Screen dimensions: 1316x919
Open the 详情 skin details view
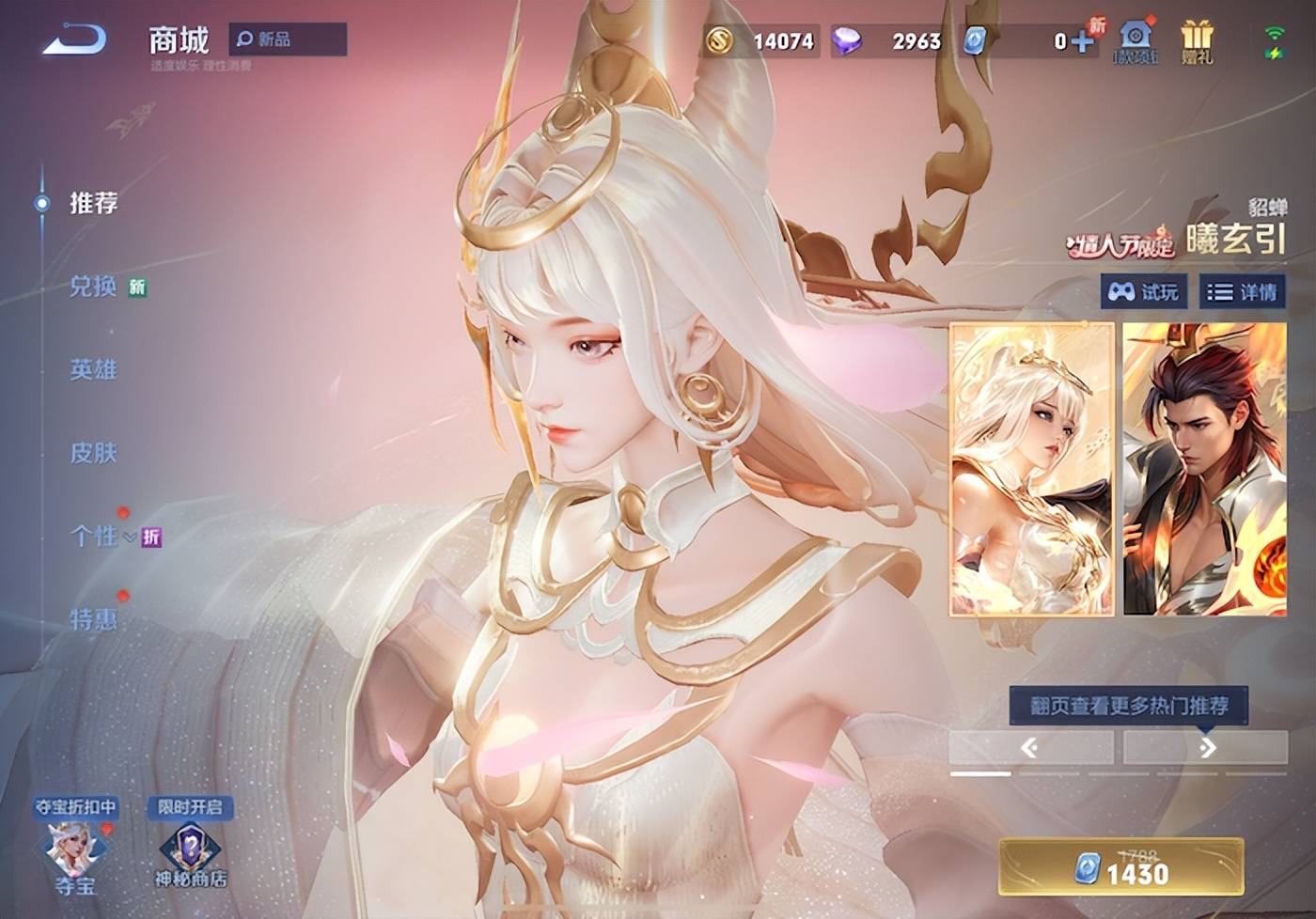coord(1240,291)
